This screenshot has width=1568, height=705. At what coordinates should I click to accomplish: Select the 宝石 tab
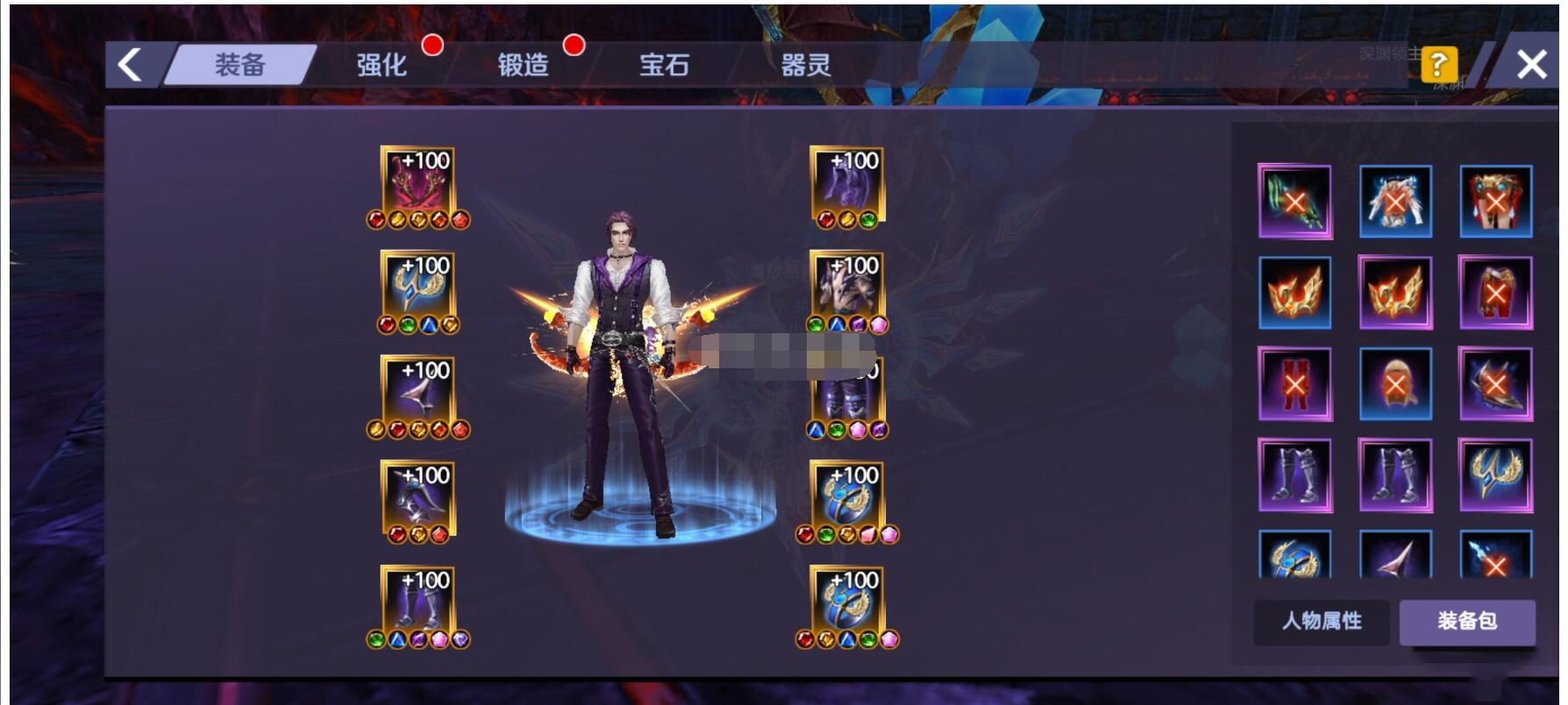(664, 65)
